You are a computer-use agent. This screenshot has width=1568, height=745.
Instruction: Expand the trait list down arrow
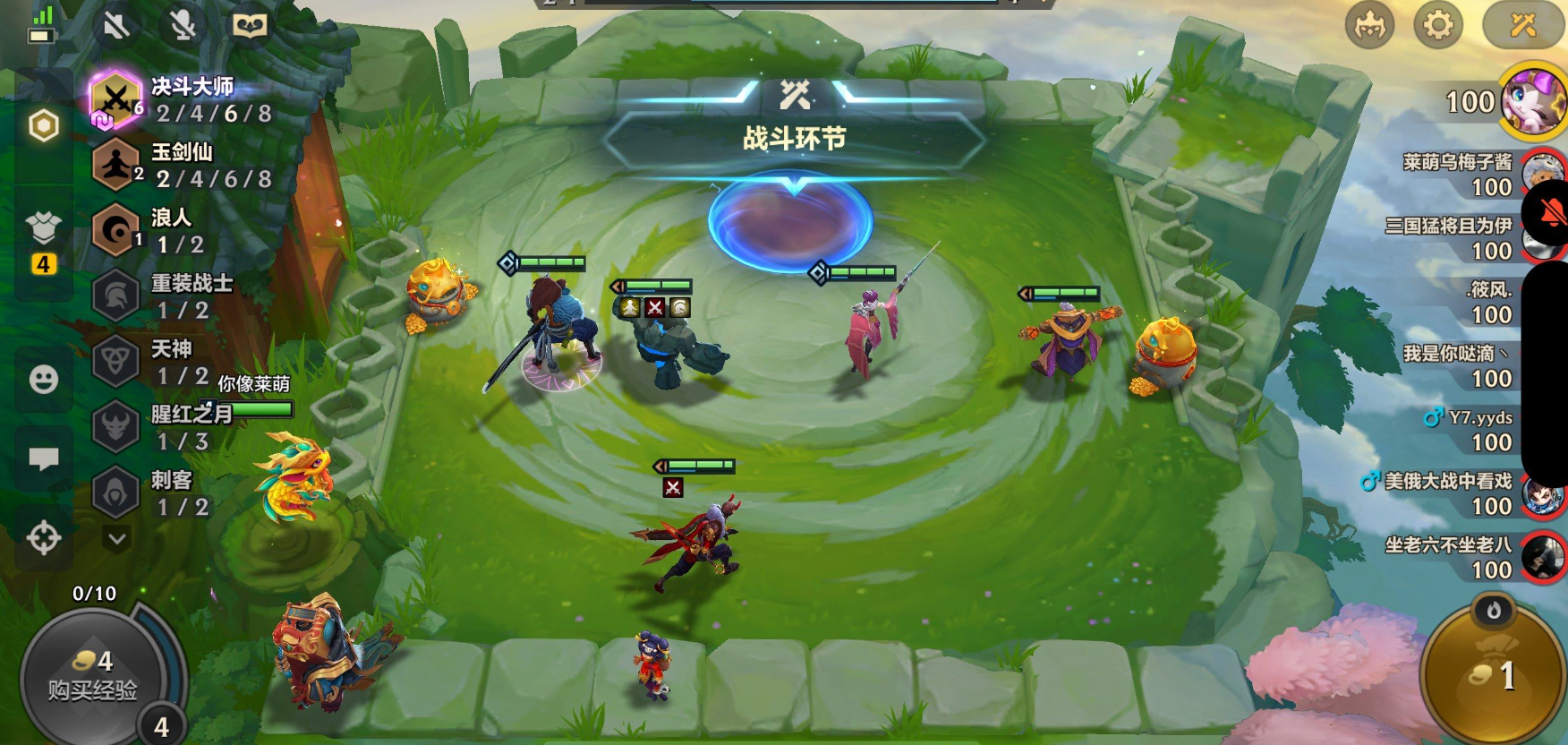pyautogui.click(x=117, y=538)
